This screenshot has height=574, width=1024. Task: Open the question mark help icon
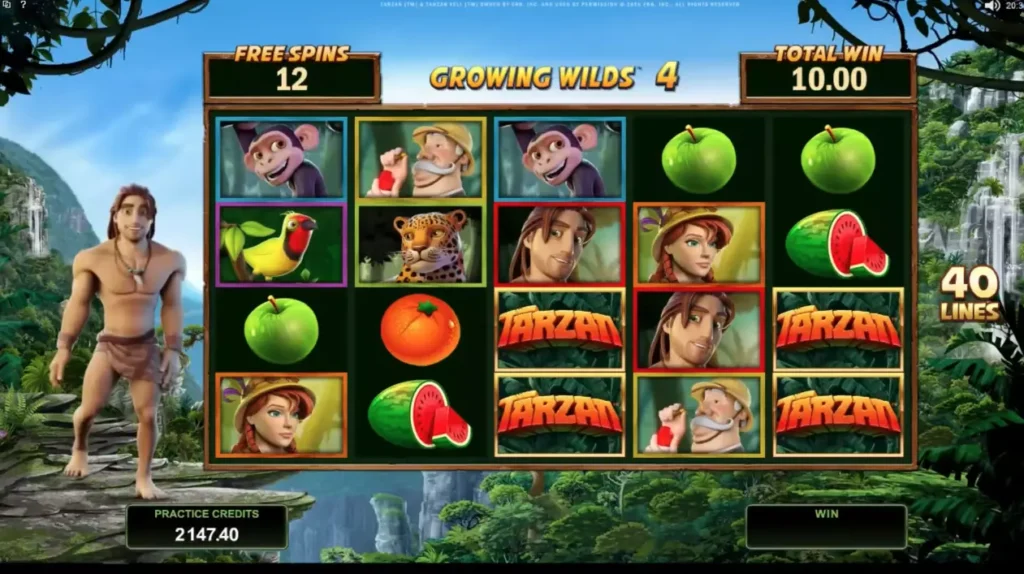tap(23, 5)
